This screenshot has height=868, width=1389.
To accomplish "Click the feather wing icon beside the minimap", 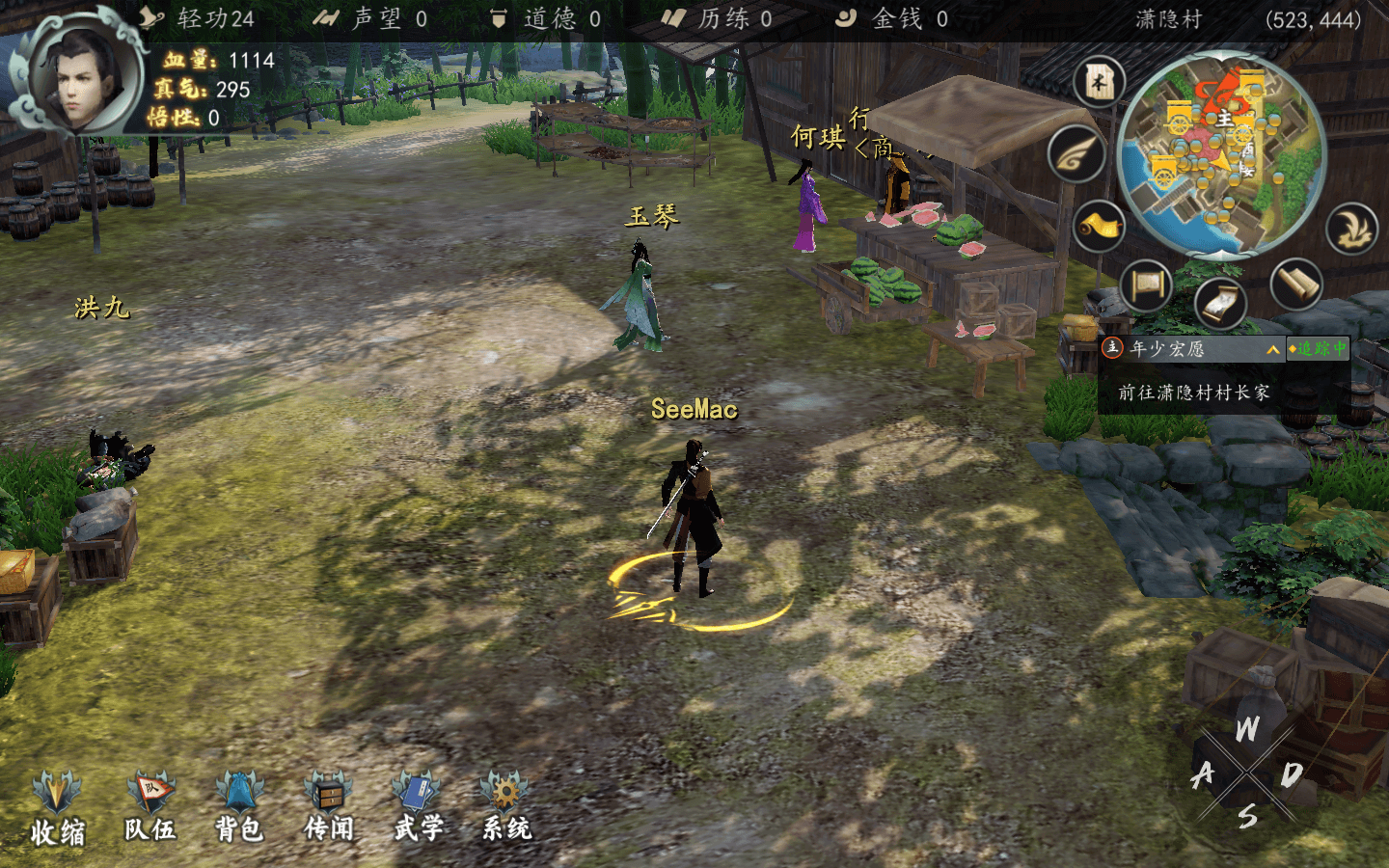I will coord(1076,154).
